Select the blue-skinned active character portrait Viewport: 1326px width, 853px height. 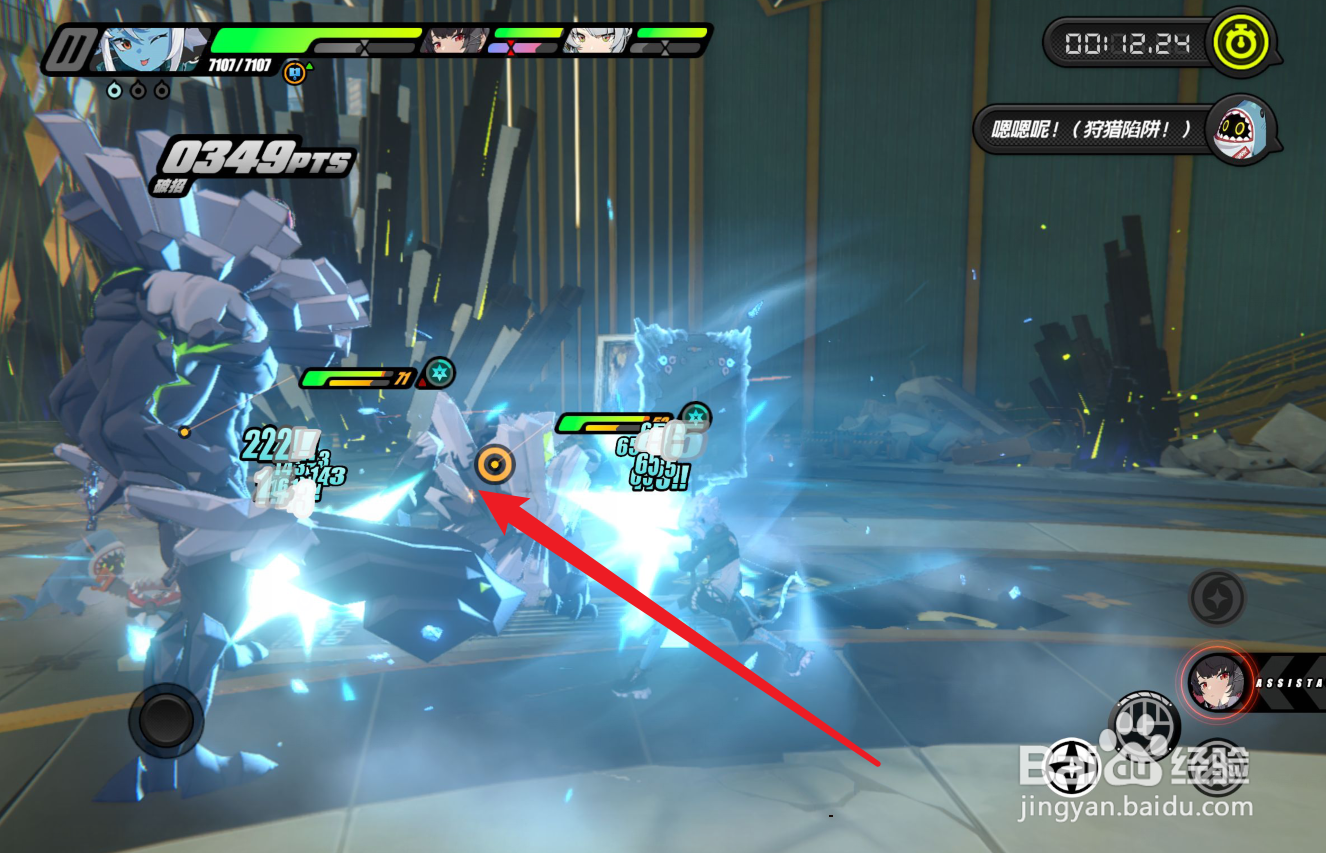click(150, 48)
